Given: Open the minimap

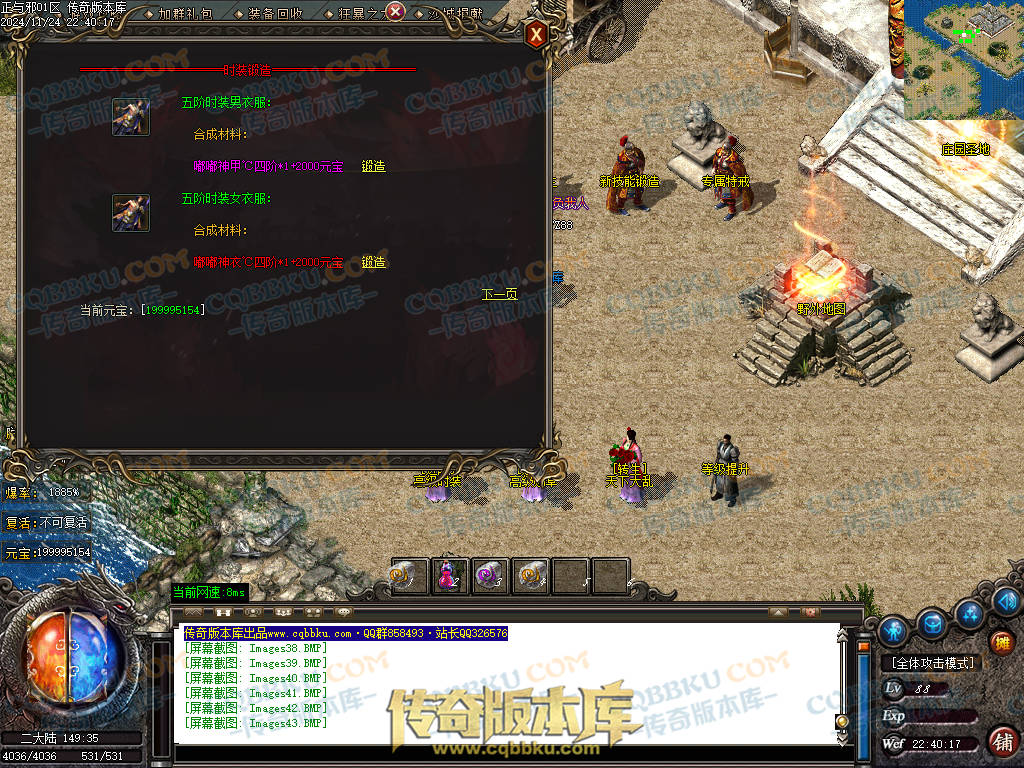Looking at the screenshot, I should 964,58.
